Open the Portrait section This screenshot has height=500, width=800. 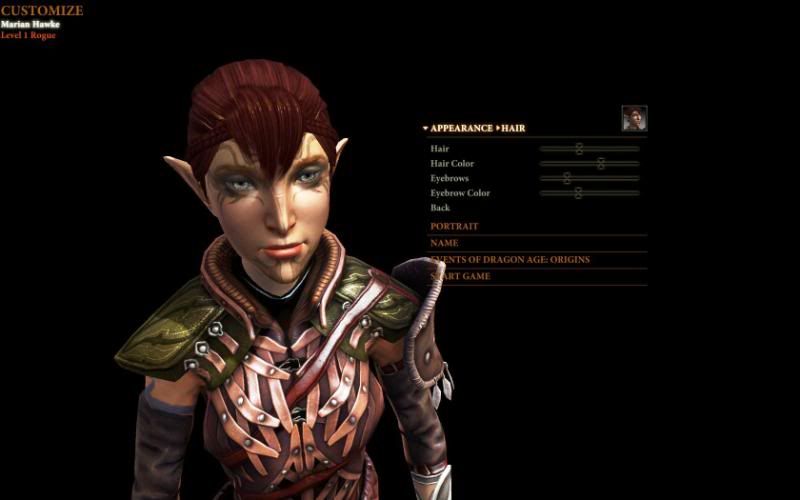455,227
